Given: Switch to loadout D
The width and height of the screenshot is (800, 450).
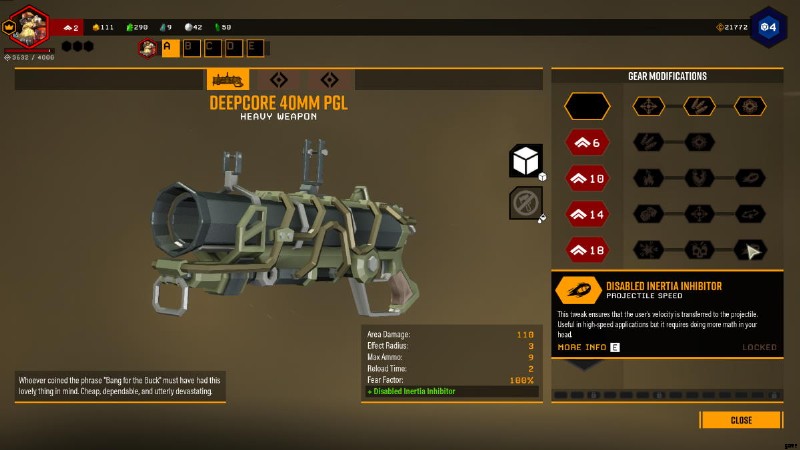Looking at the screenshot, I should (233, 46).
